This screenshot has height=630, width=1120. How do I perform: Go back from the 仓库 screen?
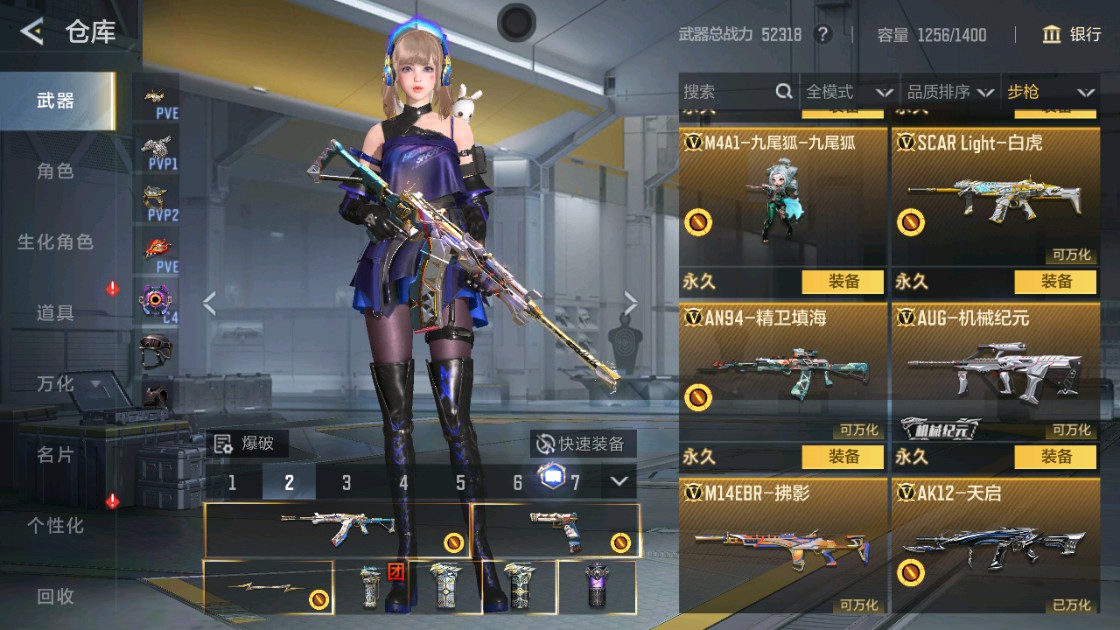pyautogui.click(x=32, y=32)
